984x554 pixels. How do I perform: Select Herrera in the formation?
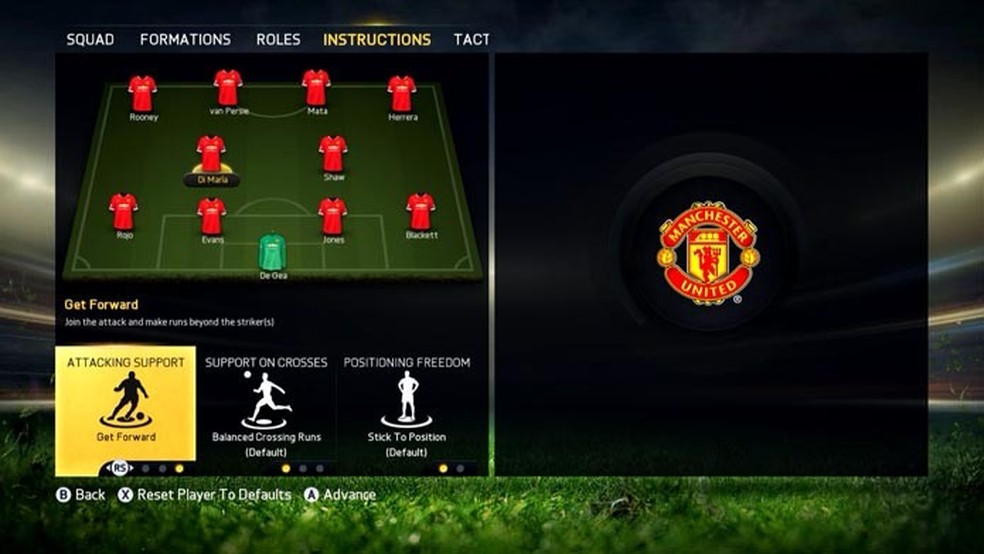402,94
